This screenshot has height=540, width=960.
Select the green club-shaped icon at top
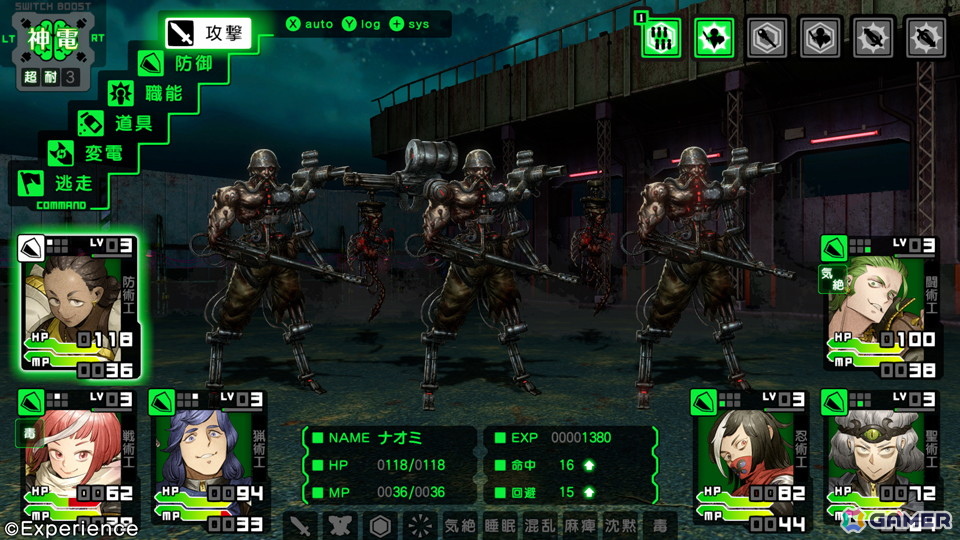click(x=714, y=37)
